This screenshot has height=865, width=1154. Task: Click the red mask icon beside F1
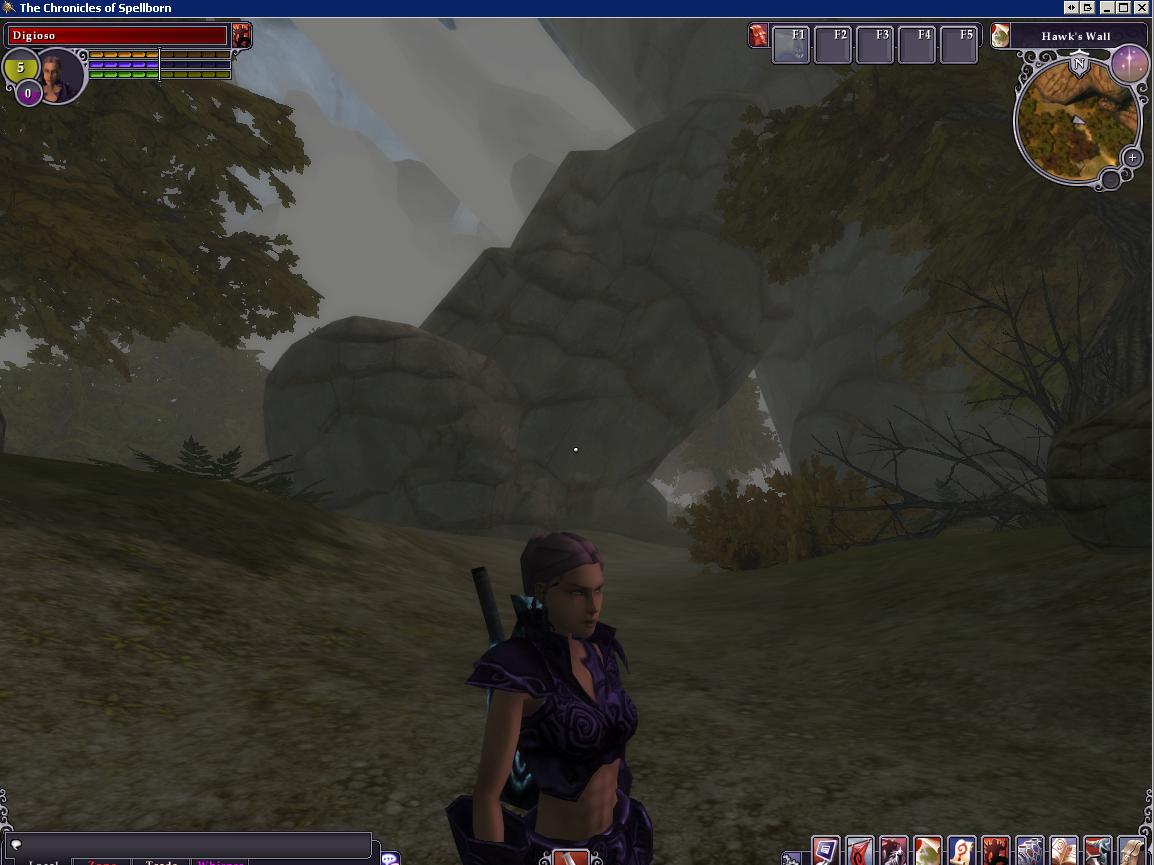[x=759, y=36]
